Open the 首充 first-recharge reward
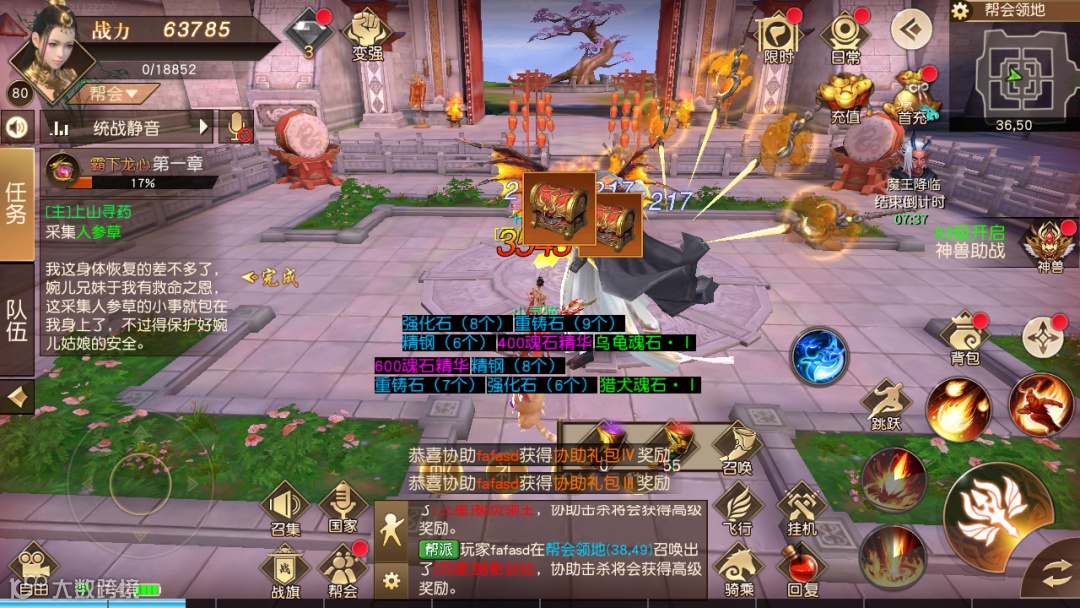 click(912, 98)
